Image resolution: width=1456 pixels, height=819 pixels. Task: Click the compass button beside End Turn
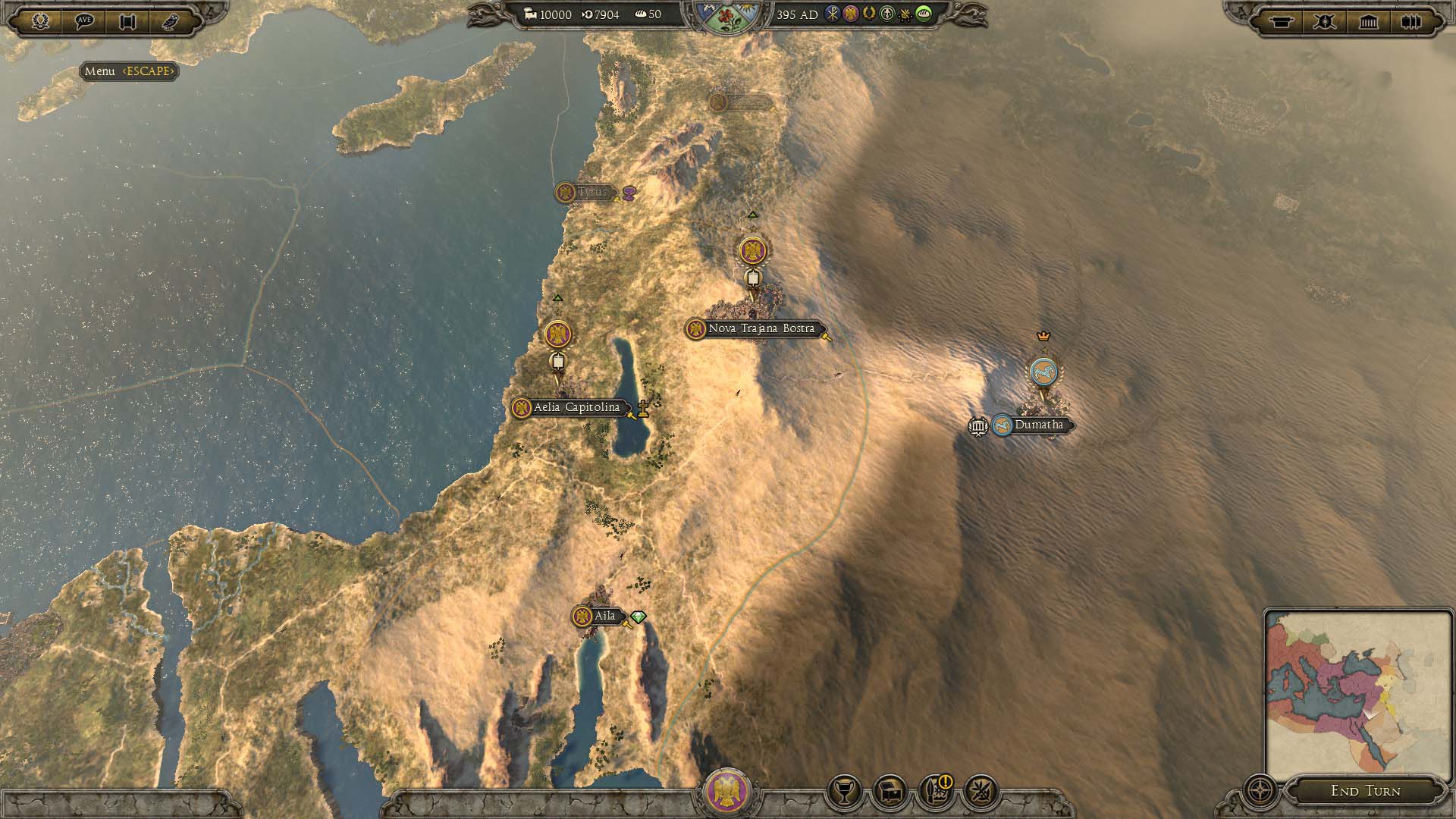click(x=1260, y=791)
